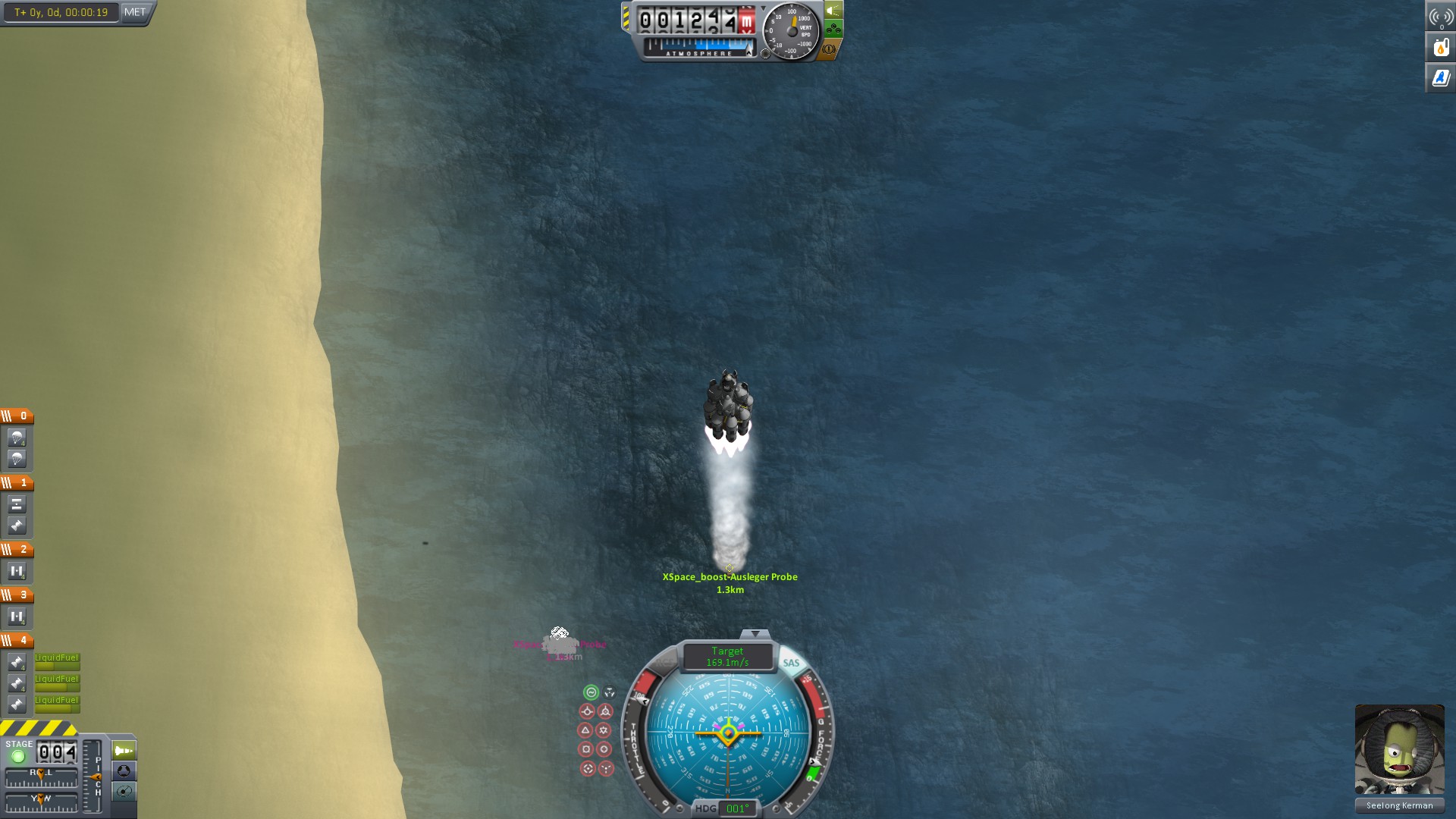Switch to map mode icon
The height and width of the screenshot is (819, 1456).
tap(124, 792)
